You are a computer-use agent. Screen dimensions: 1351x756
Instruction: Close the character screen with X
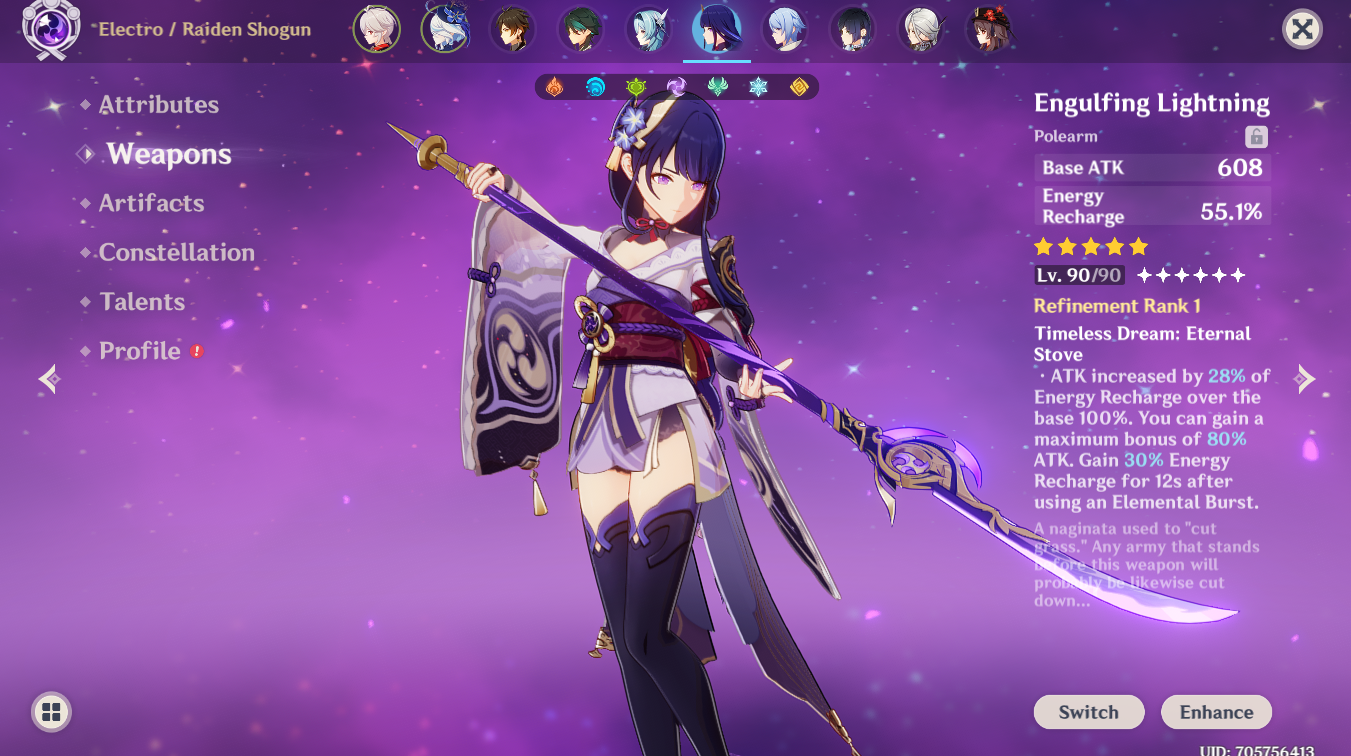(1302, 29)
